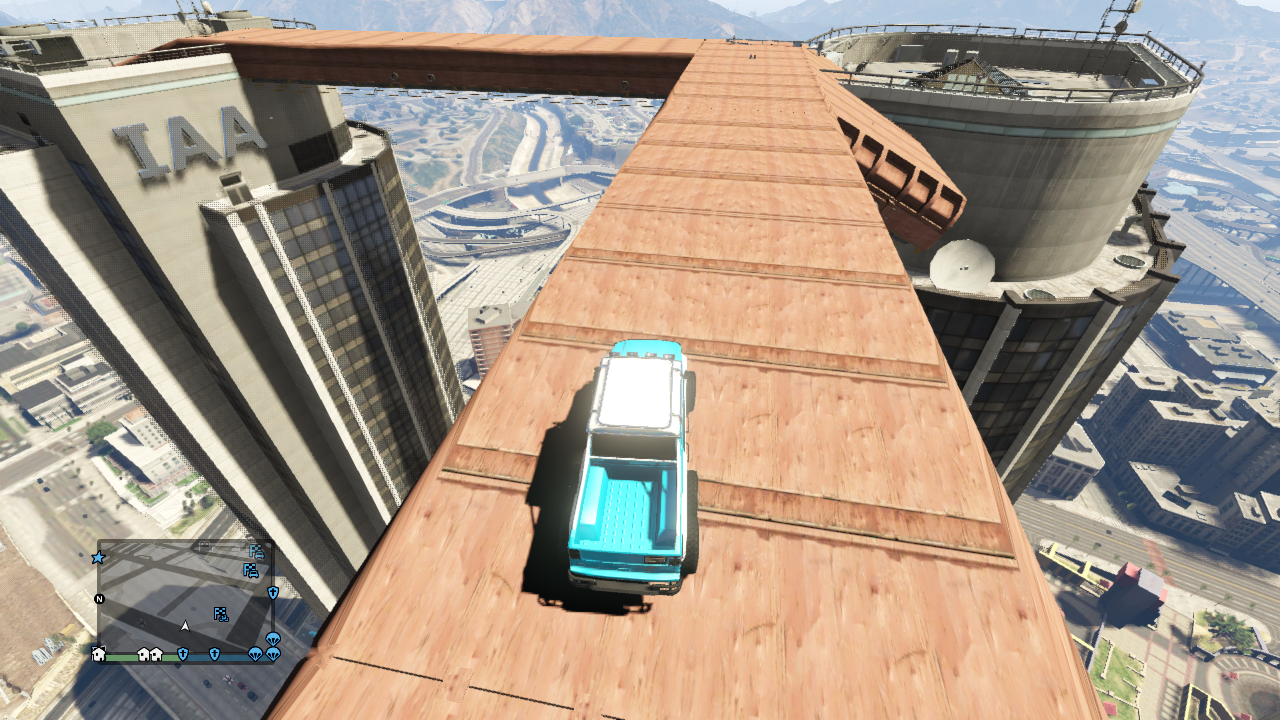Click the white player arrow on minimap
The width and height of the screenshot is (1280, 720).
(x=185, y=626)
